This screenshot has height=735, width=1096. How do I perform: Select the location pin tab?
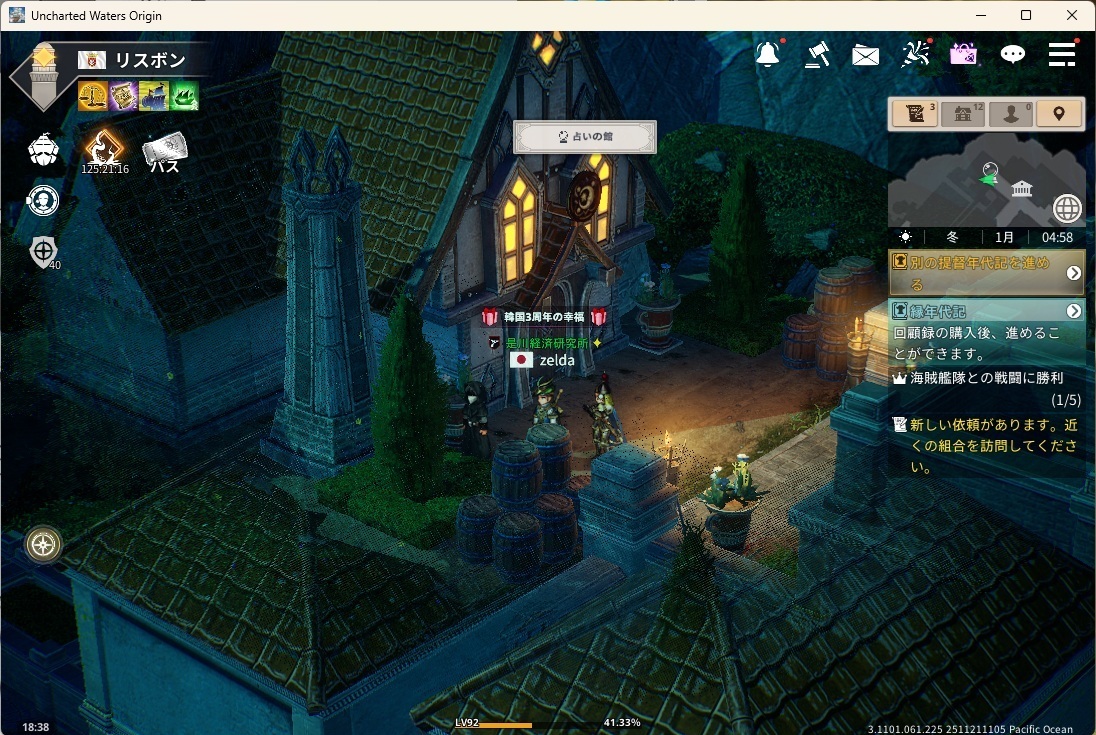[x=1059, y=114]
